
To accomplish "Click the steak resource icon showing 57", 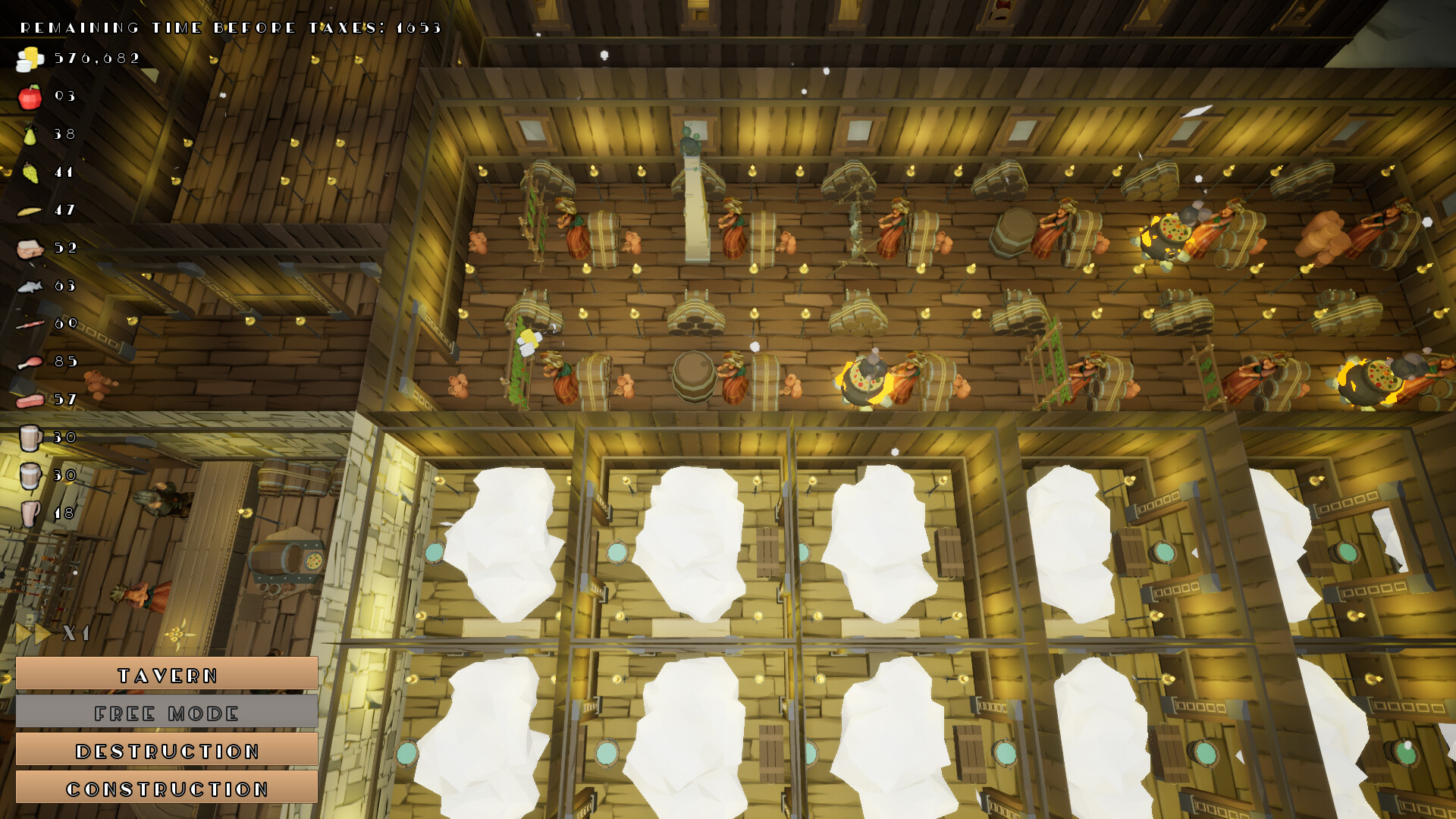I will [29, 400].
